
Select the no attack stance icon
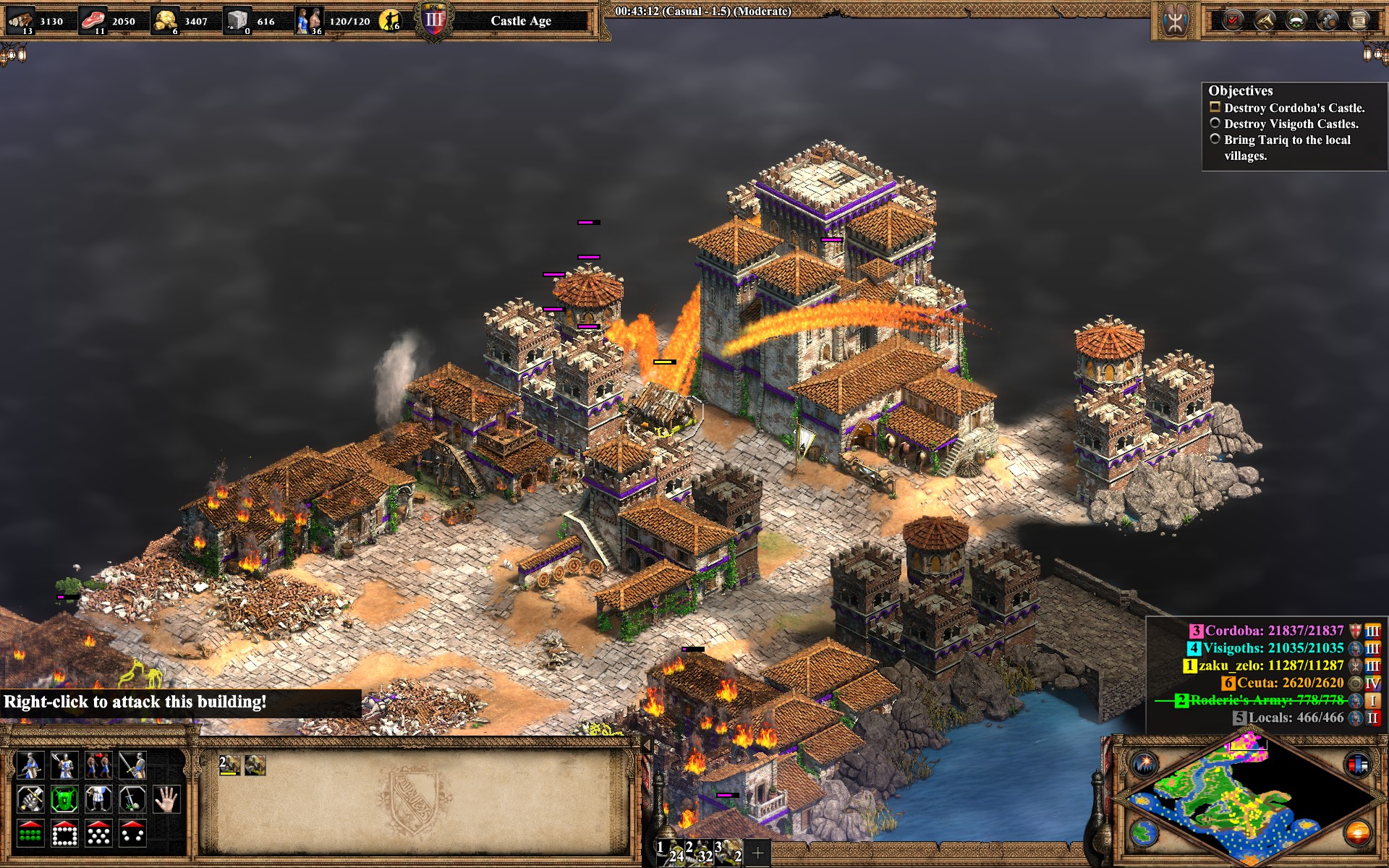(132, 800)
